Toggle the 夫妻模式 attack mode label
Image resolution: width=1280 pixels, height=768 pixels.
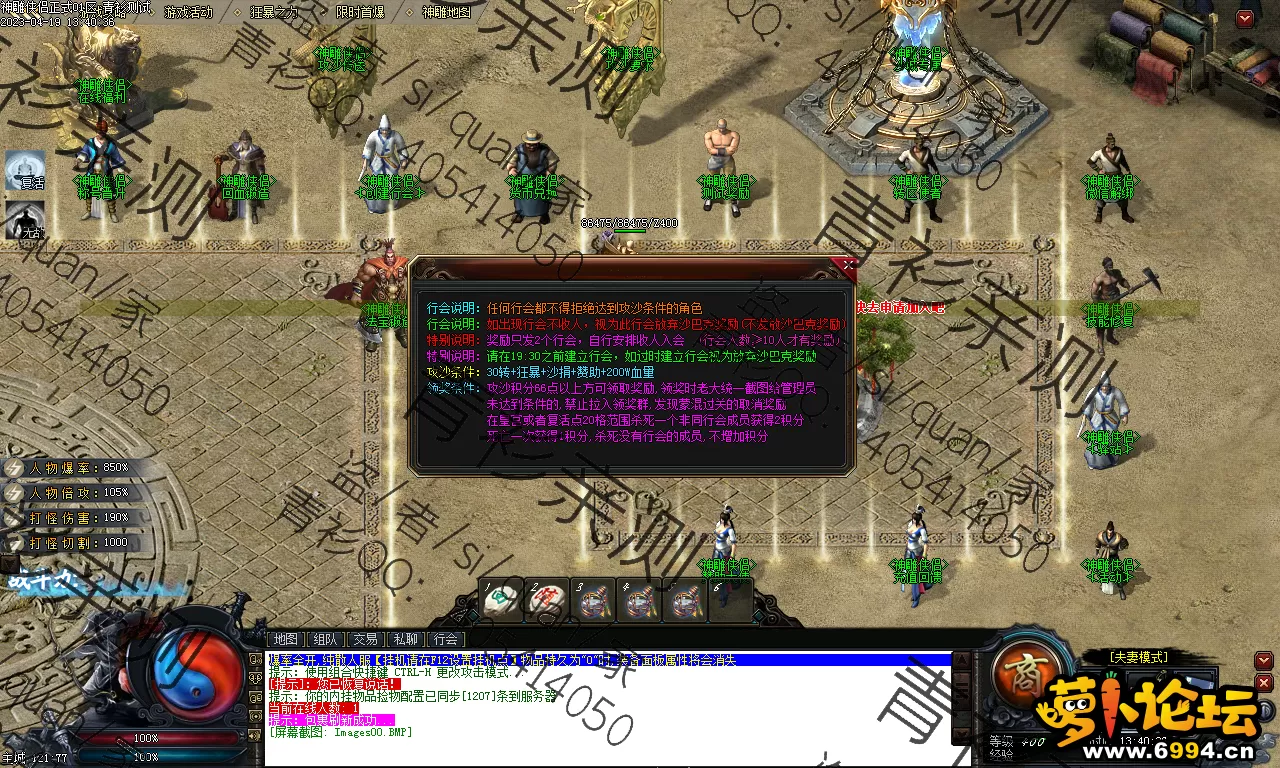pos(1138,657)
